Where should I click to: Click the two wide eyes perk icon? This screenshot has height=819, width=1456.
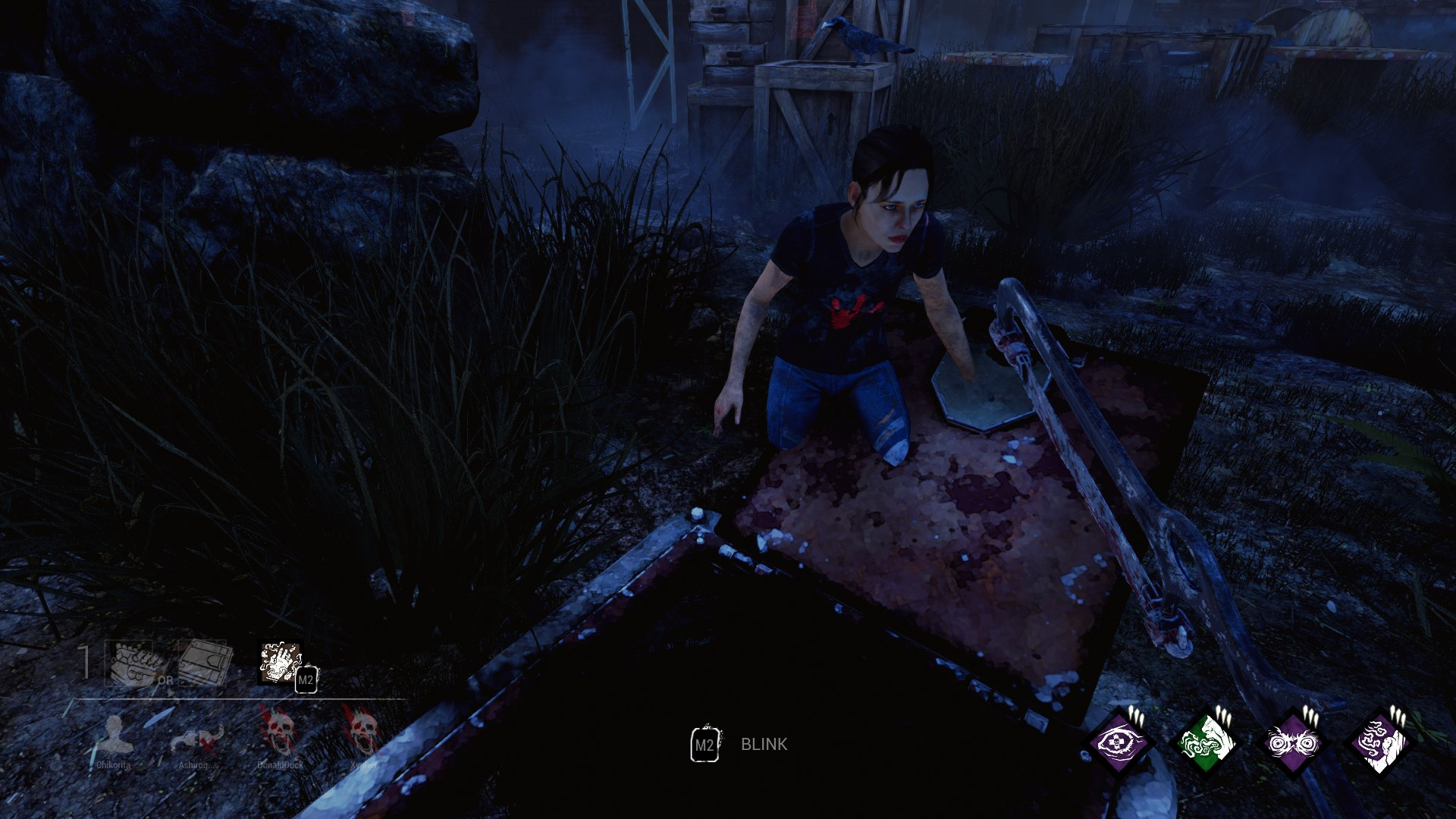click(1294, 742)
